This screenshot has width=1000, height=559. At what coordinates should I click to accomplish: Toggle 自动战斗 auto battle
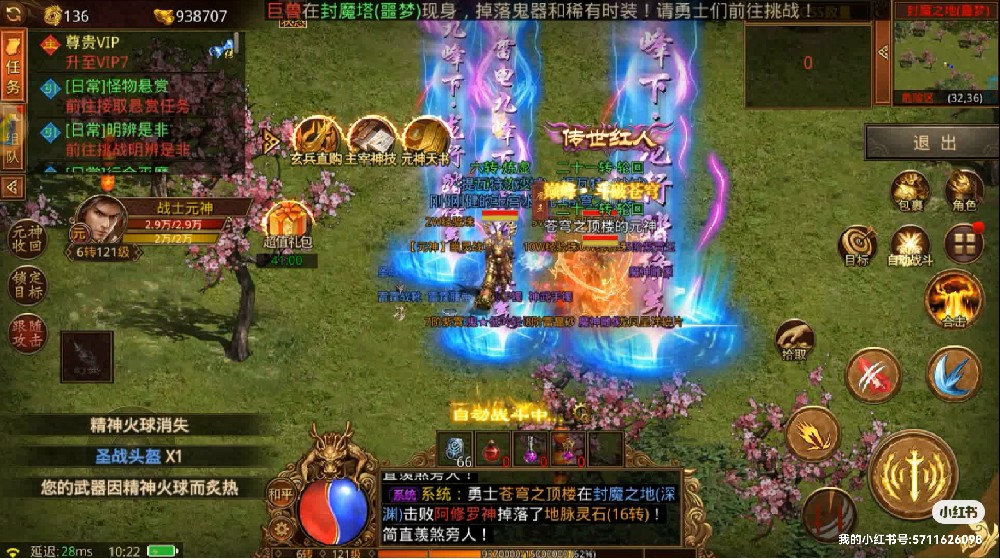(x=910, y=244)
